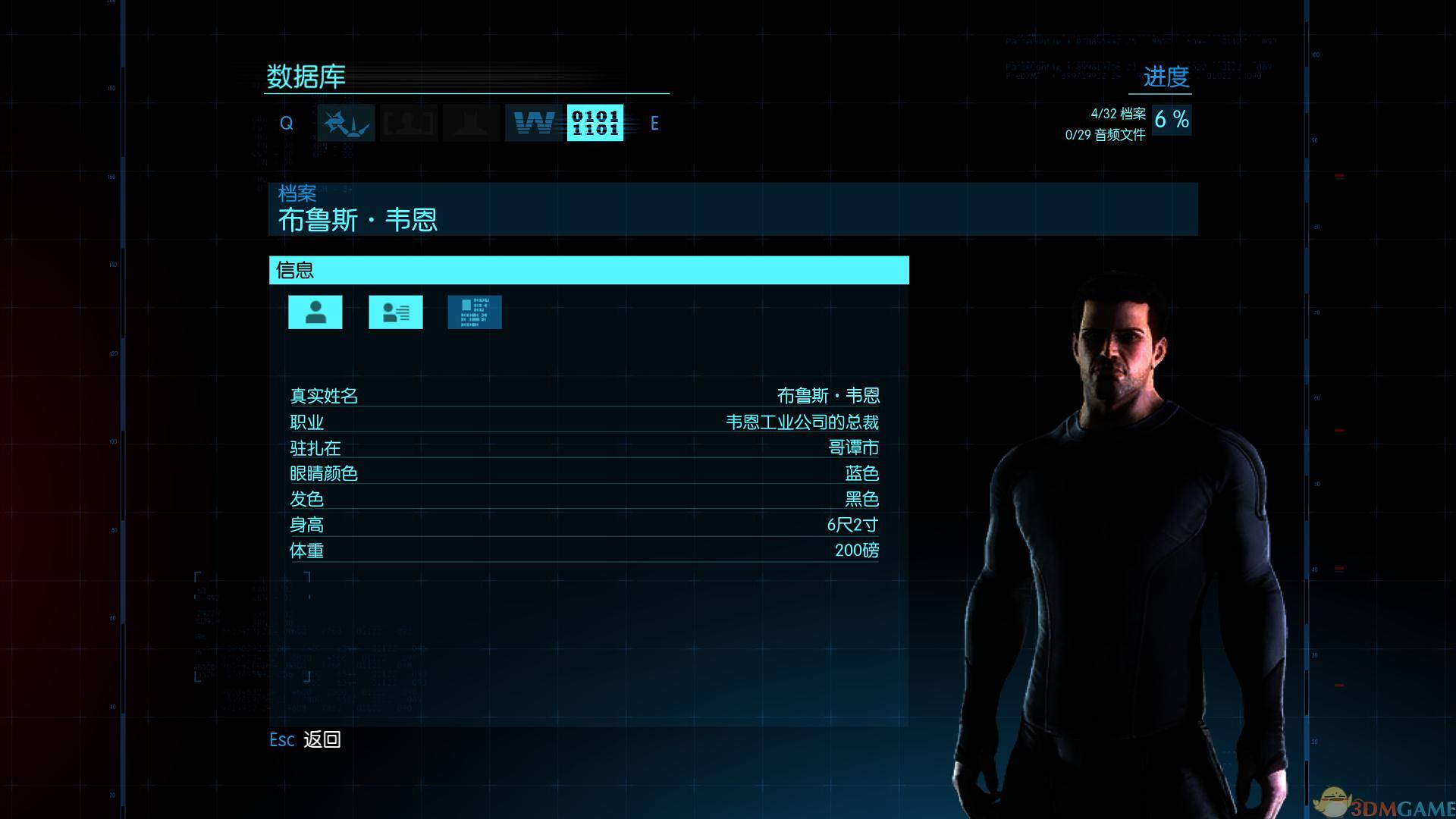This screenshot has height=819, width=1456.
Task: Click the 6% completion progress indicator
Action: tap(1171, 119)
